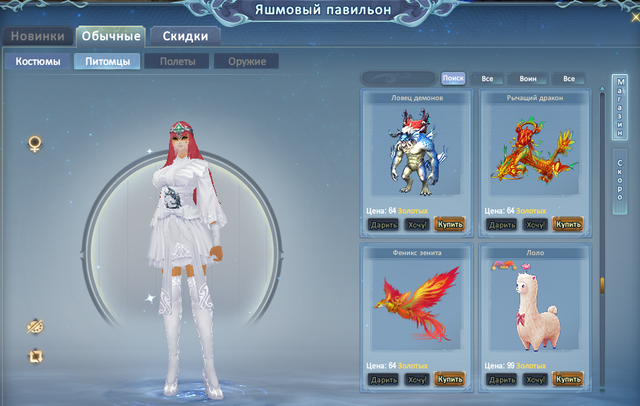This screenshot has width=640, height=406.
Task: Add Феникс зенита to wishlist
Action: click(418, 380)
